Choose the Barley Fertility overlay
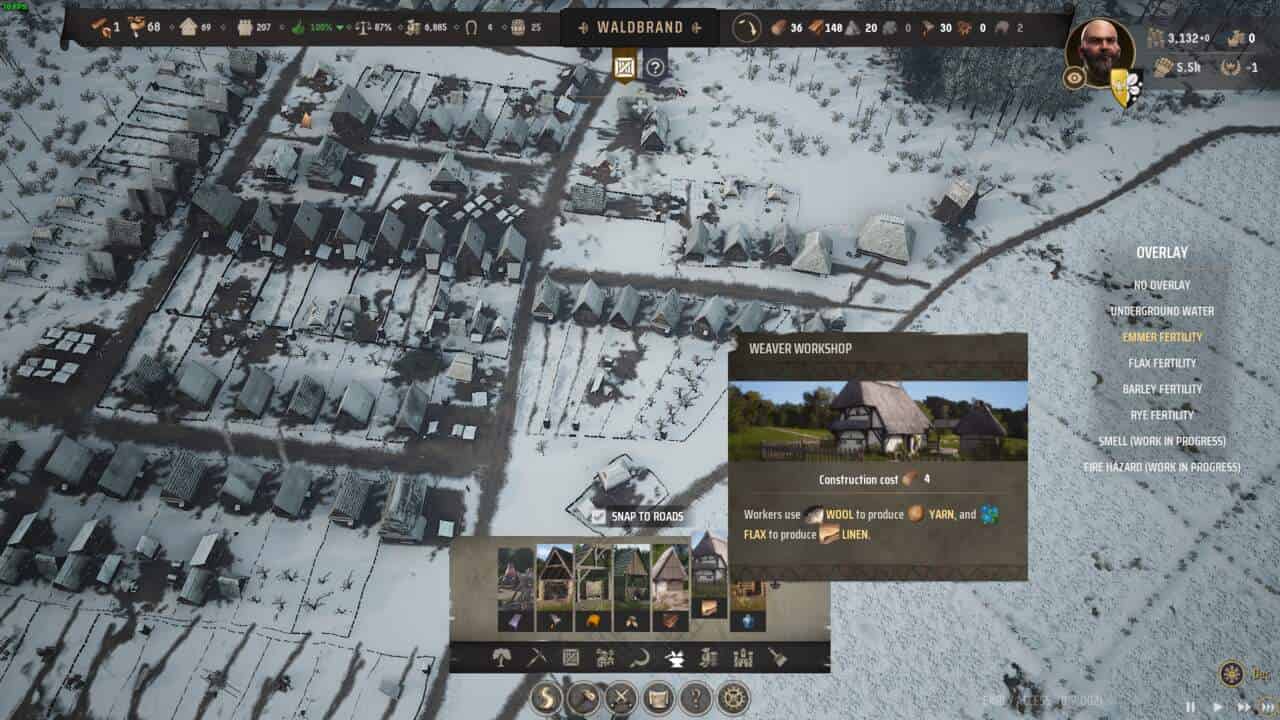The image size is (1280, 720). (x=1161, y=389)
